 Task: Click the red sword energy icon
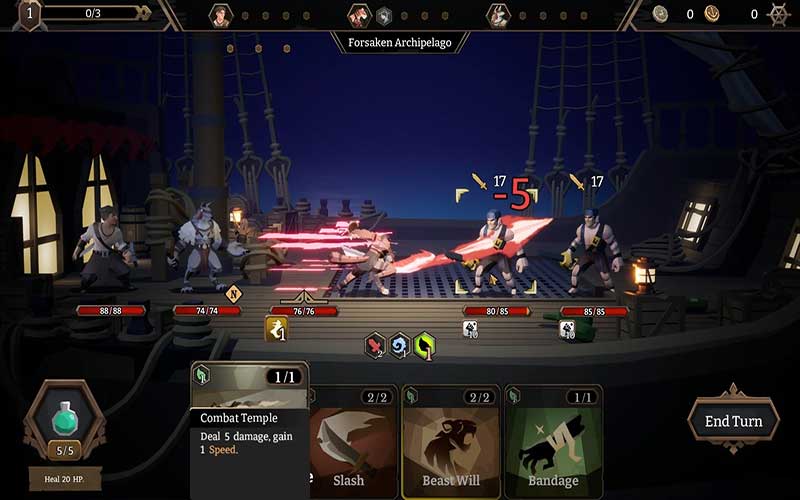pyautogui.click(x=375, y=346)
